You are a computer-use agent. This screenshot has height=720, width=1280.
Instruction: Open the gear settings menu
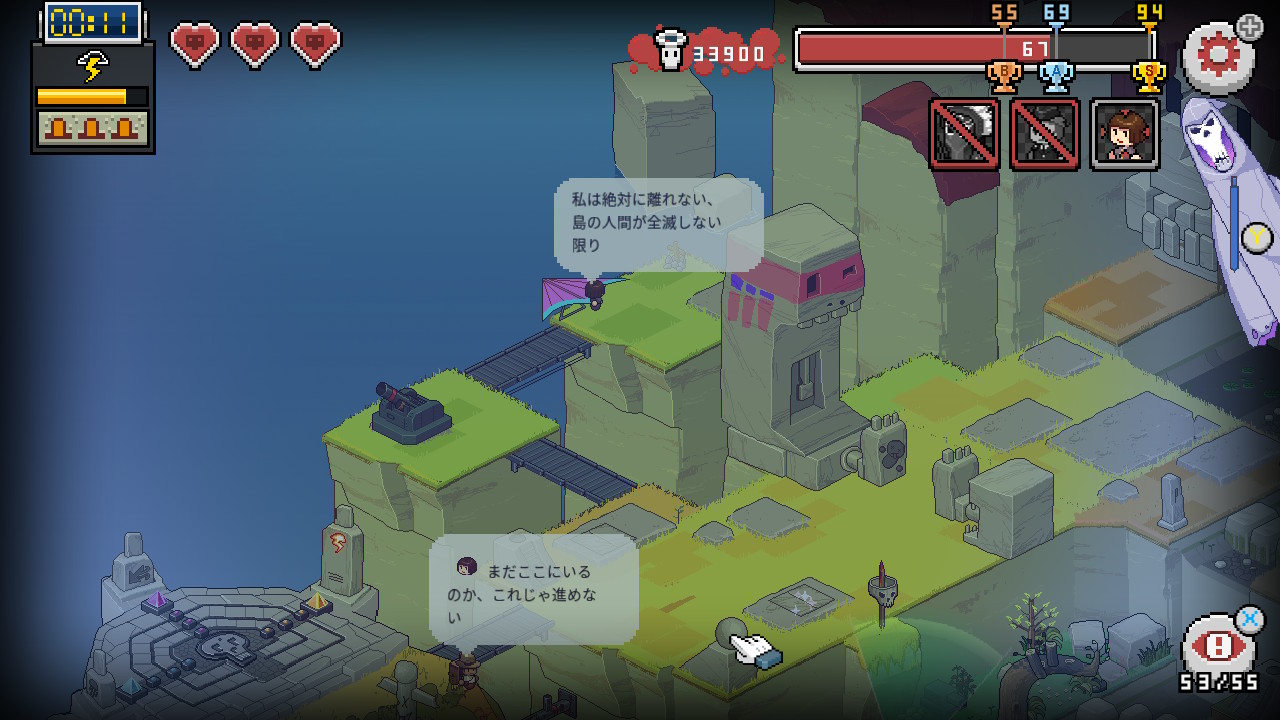[x=1217, y=57]
